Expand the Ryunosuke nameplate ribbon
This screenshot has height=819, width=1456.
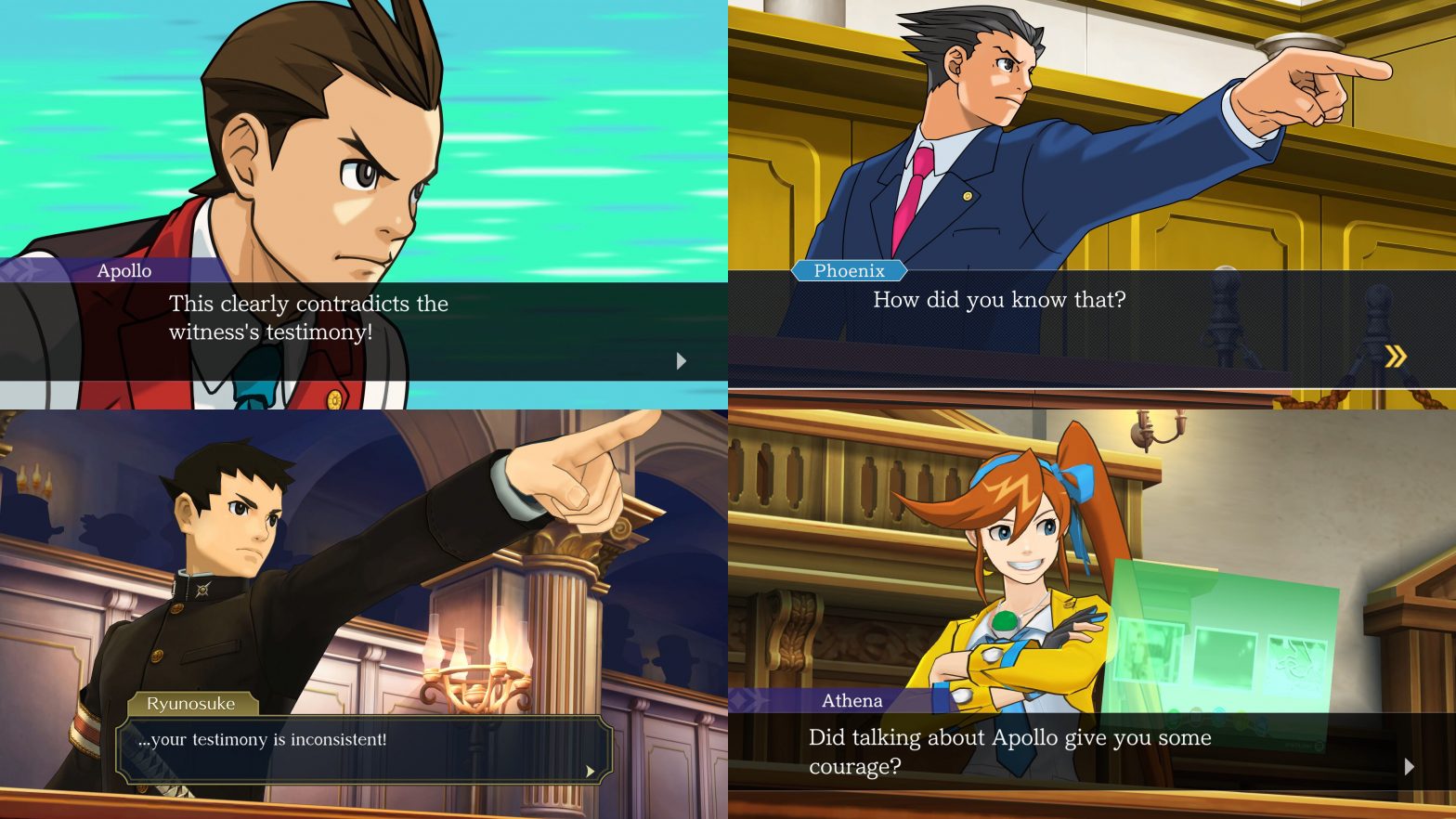[191, 704]
